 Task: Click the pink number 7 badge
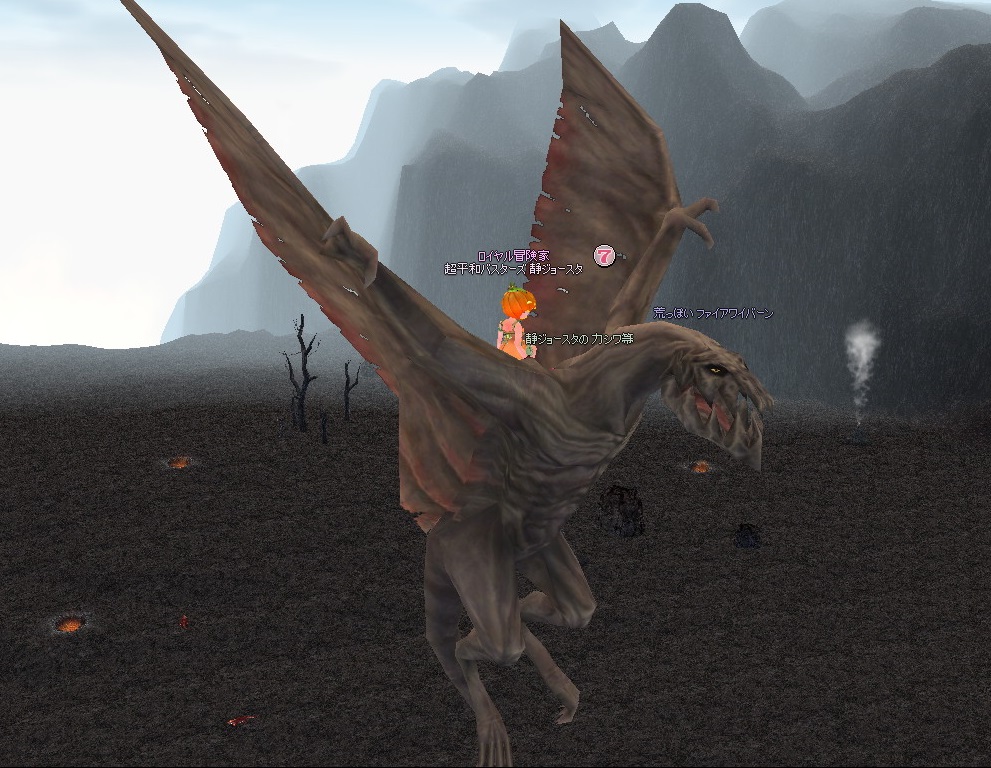(603, 256)
